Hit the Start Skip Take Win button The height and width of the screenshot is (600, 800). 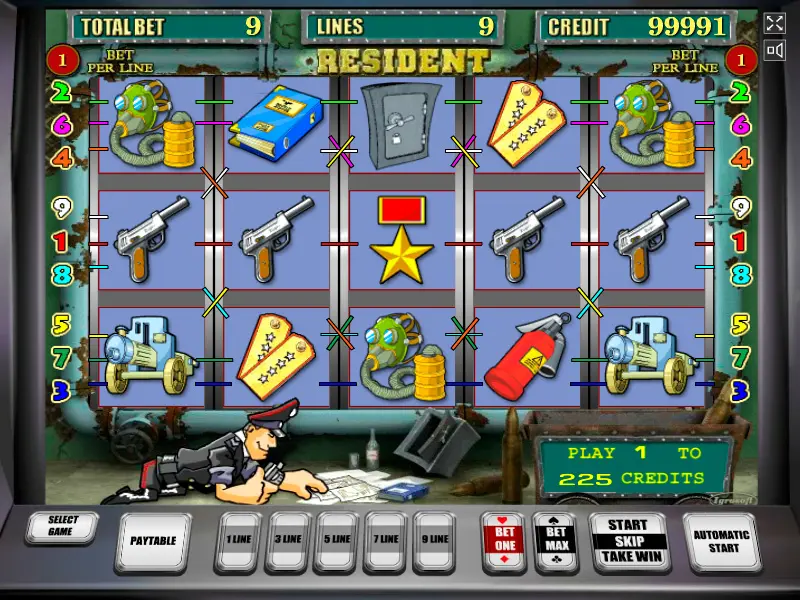[x=627, y=540]
